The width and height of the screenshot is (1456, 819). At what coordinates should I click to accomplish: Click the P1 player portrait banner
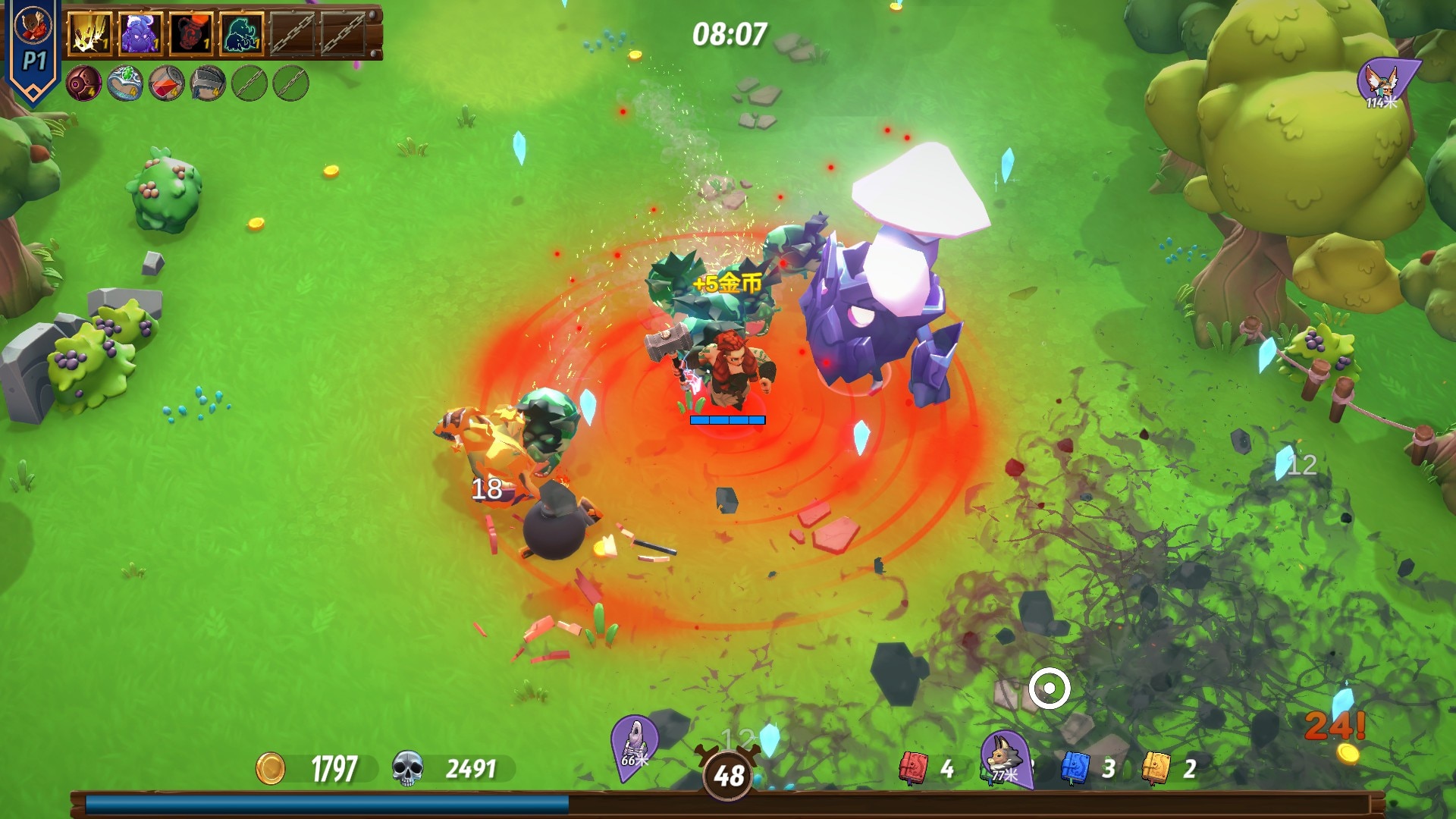(33, 49)
